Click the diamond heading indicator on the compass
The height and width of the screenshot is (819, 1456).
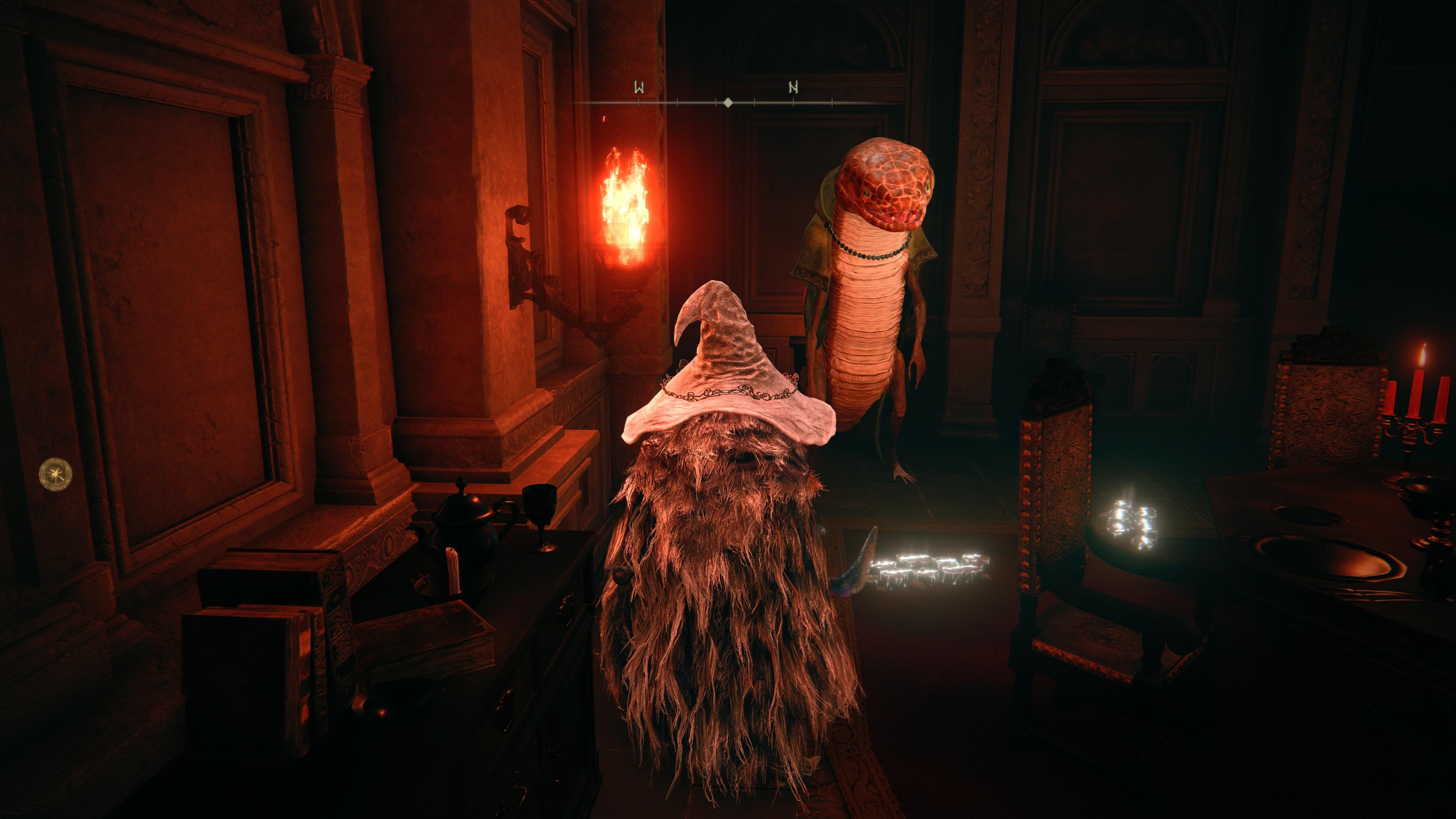728,104
